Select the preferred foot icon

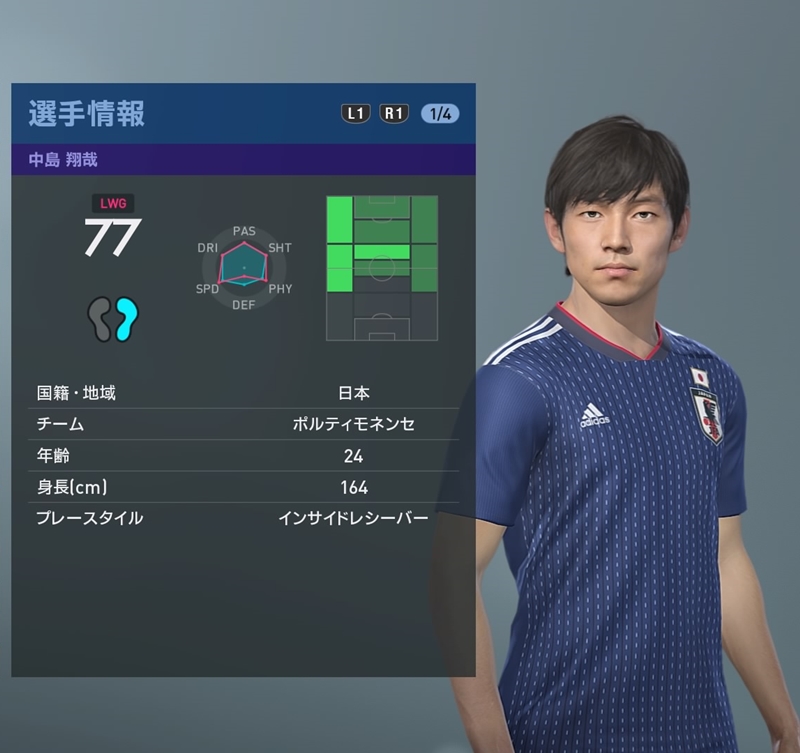[112, 319]
